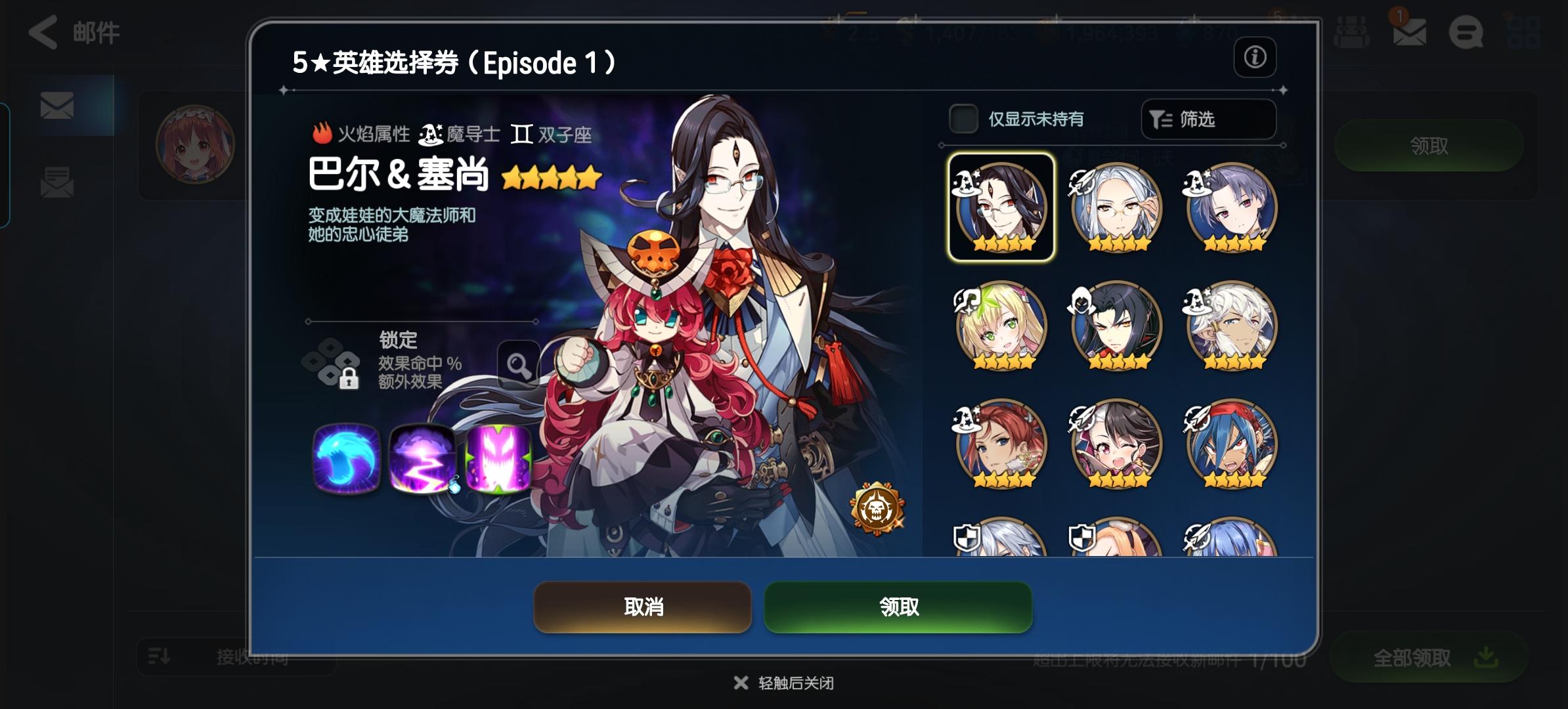This screenshot has width=1568, height=709.
Task: Open the community/friends icon at top right
Action: tap(1351, 32)
